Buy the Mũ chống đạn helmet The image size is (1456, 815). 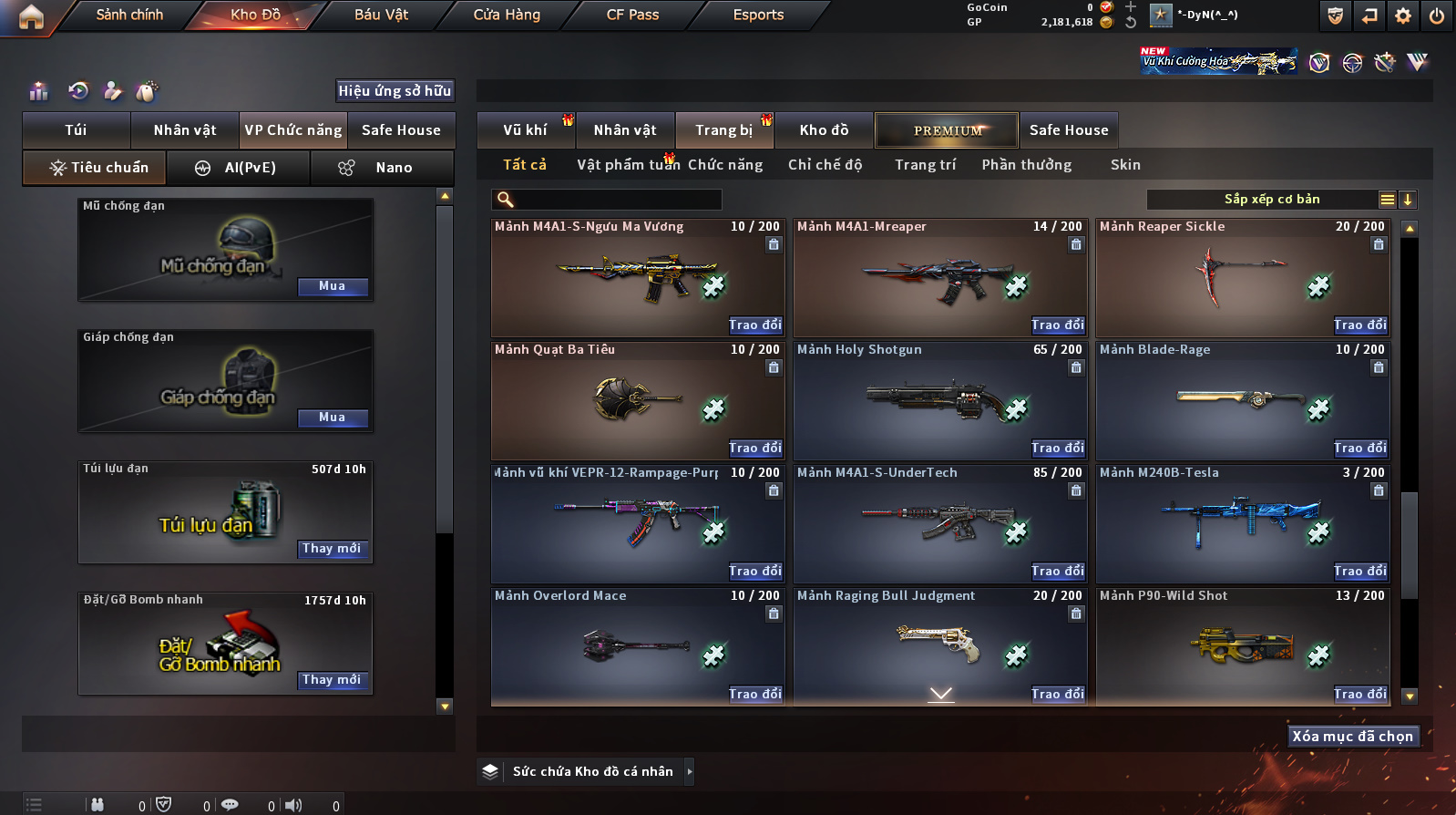point(333,286)
